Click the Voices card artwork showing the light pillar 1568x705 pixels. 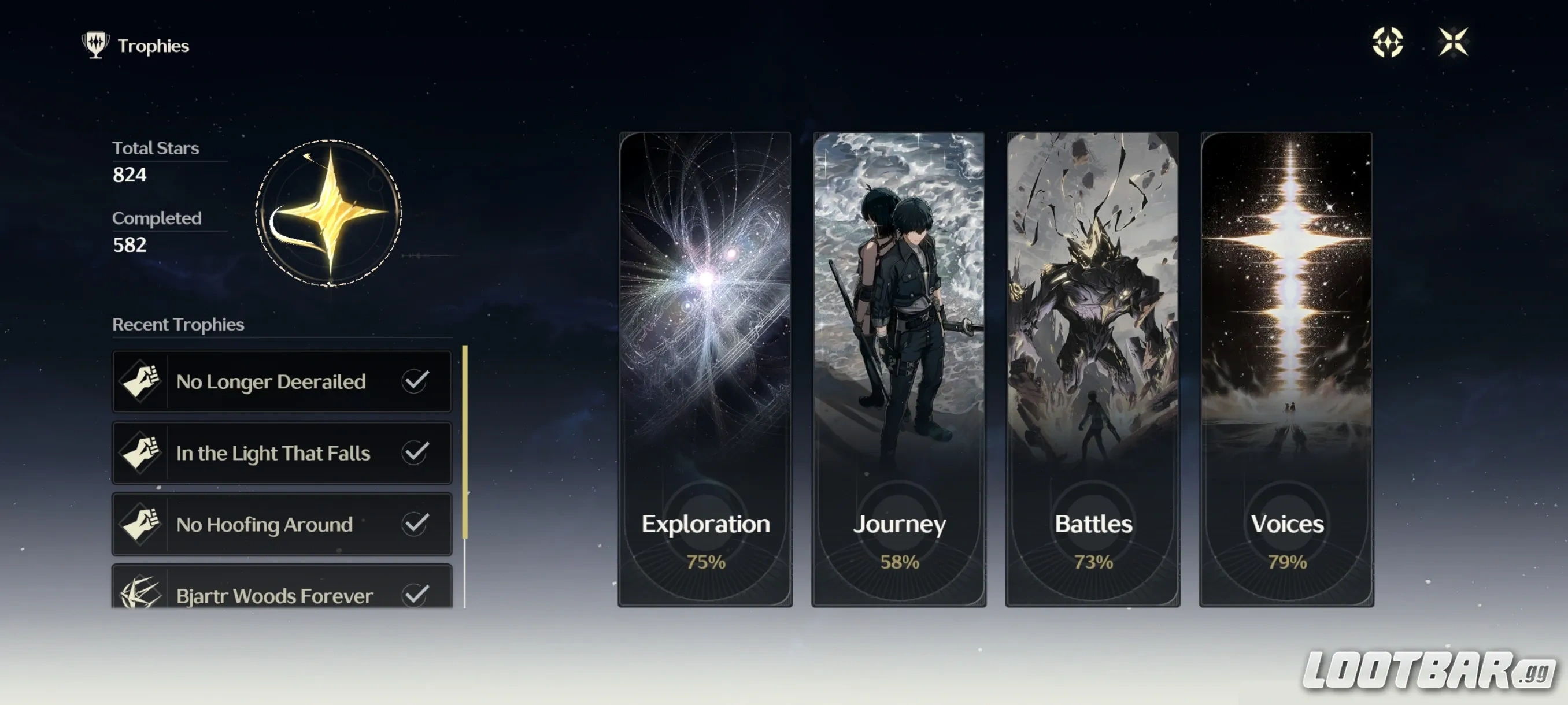click(x=1287, y=274)
